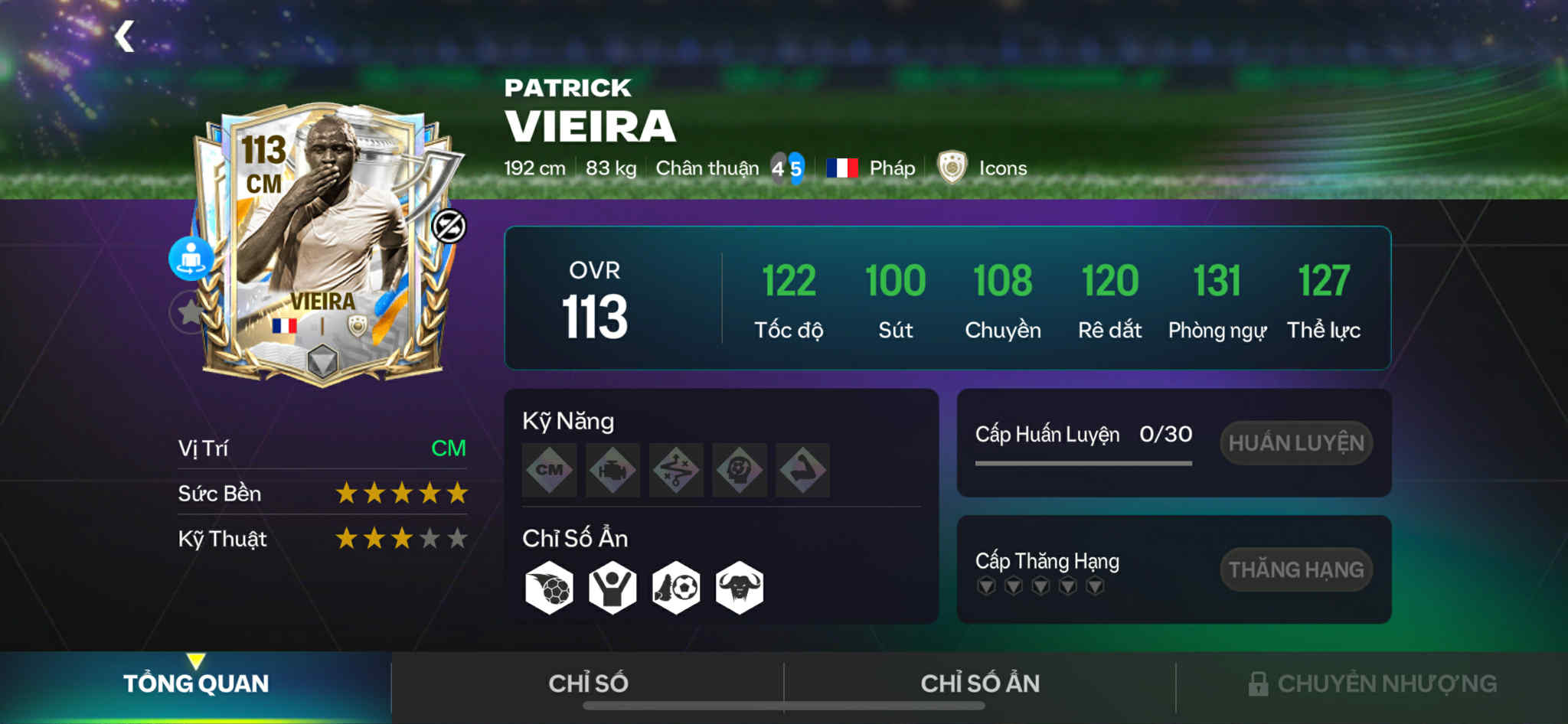Screen dimensions: 1568x724
Task: Choose the tactics route skill icon
Action: point(677,470)
